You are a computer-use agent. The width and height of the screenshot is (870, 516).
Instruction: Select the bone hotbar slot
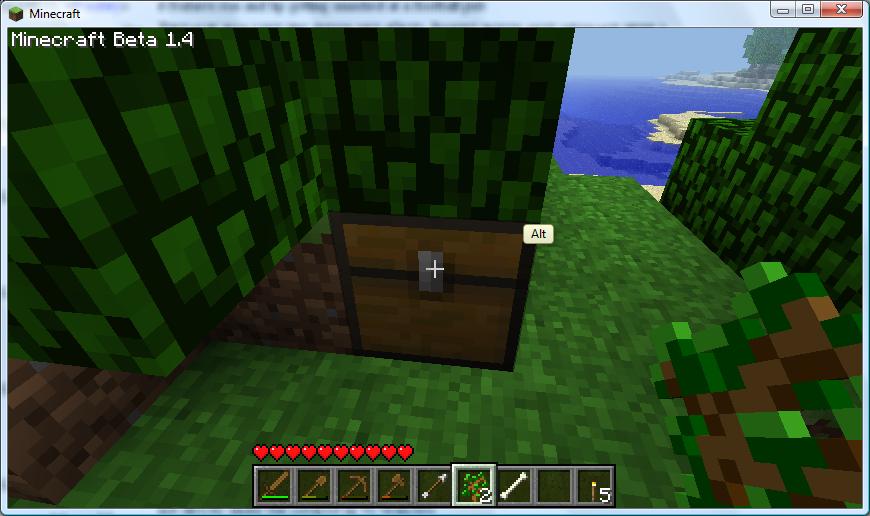point(512,485)
